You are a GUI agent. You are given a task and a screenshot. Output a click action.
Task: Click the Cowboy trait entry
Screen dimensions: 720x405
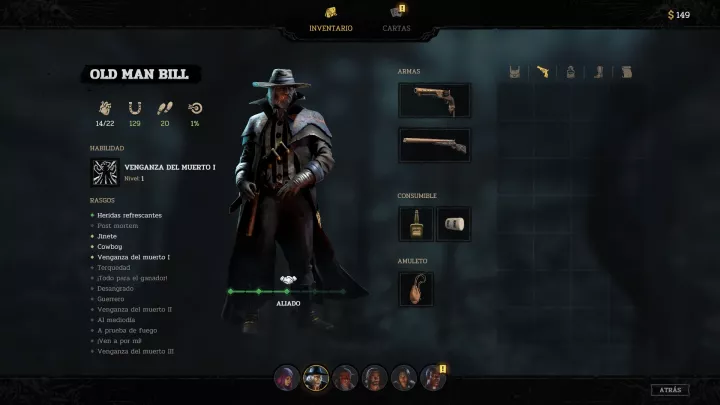(x=109, y=246)
